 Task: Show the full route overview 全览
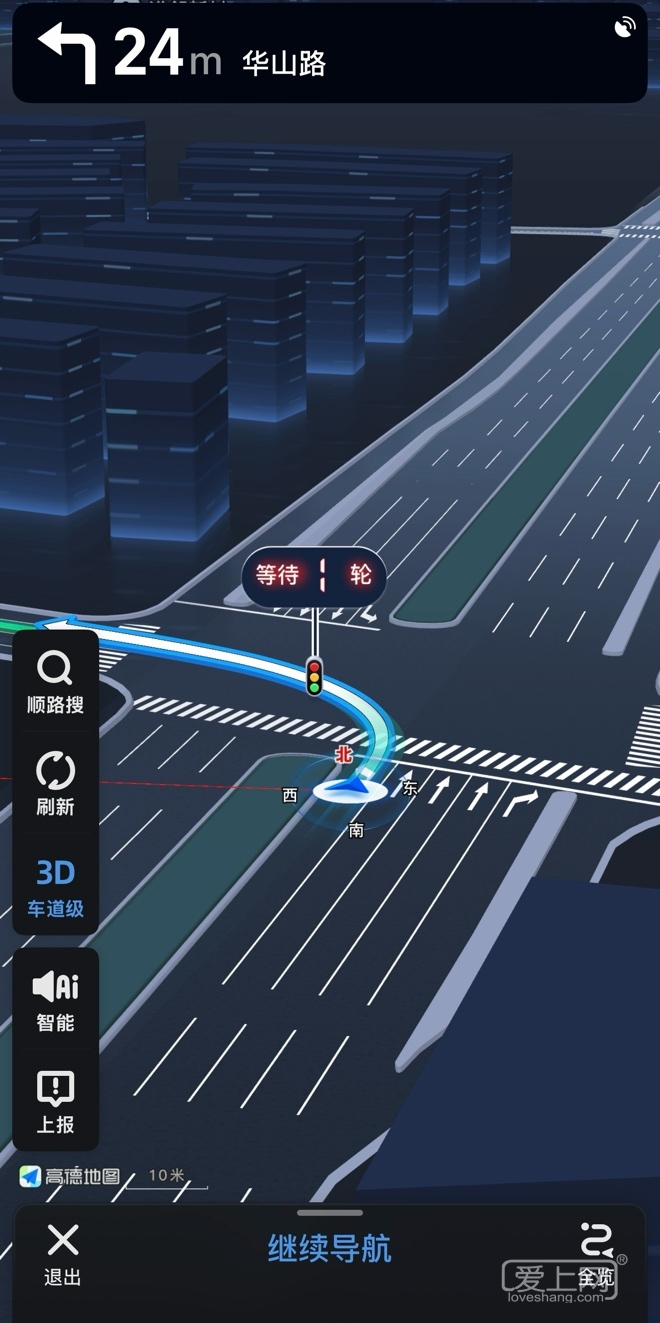coord(596,1254)
